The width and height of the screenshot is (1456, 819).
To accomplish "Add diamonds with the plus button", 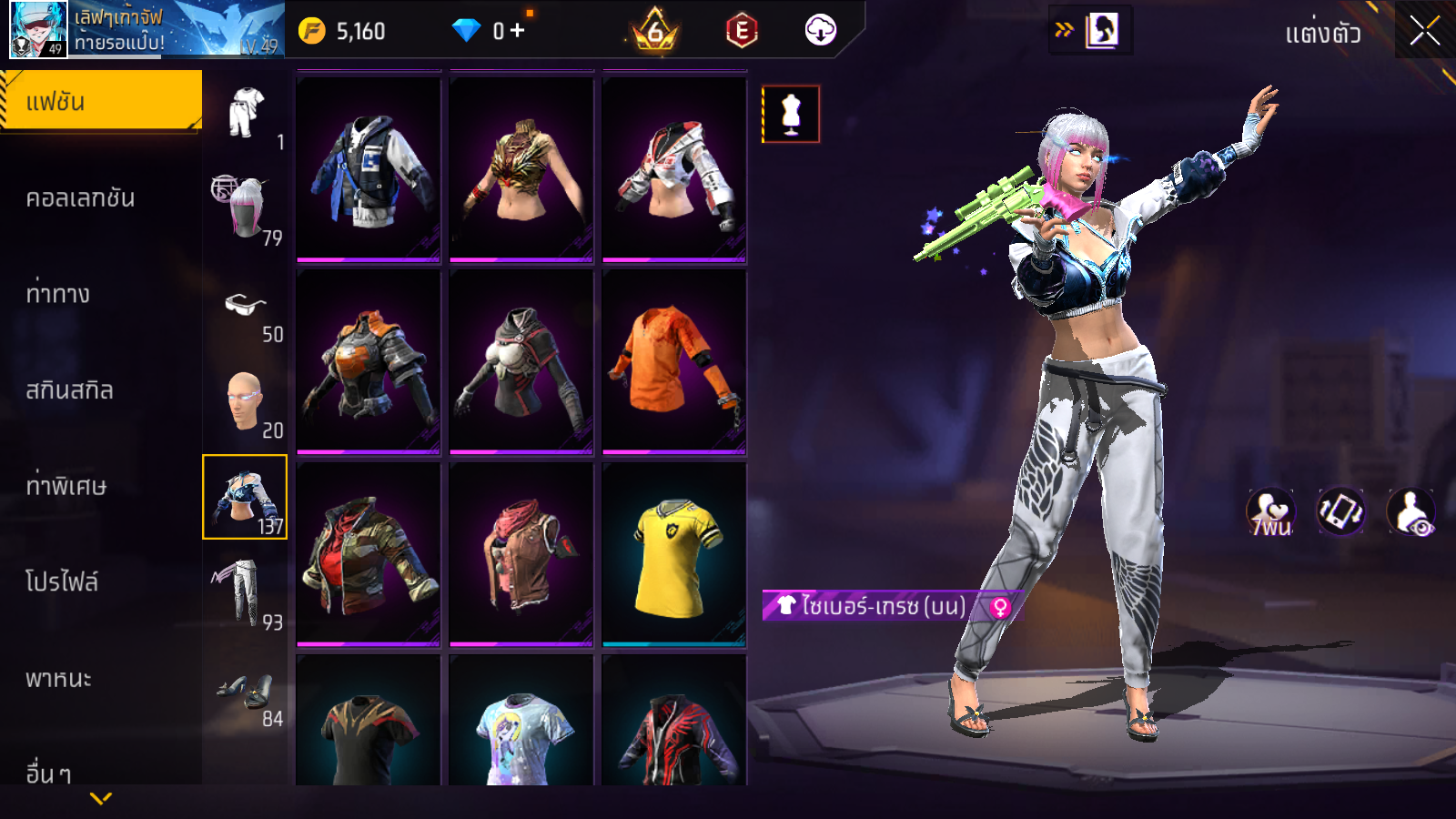I will click(518, 31).
